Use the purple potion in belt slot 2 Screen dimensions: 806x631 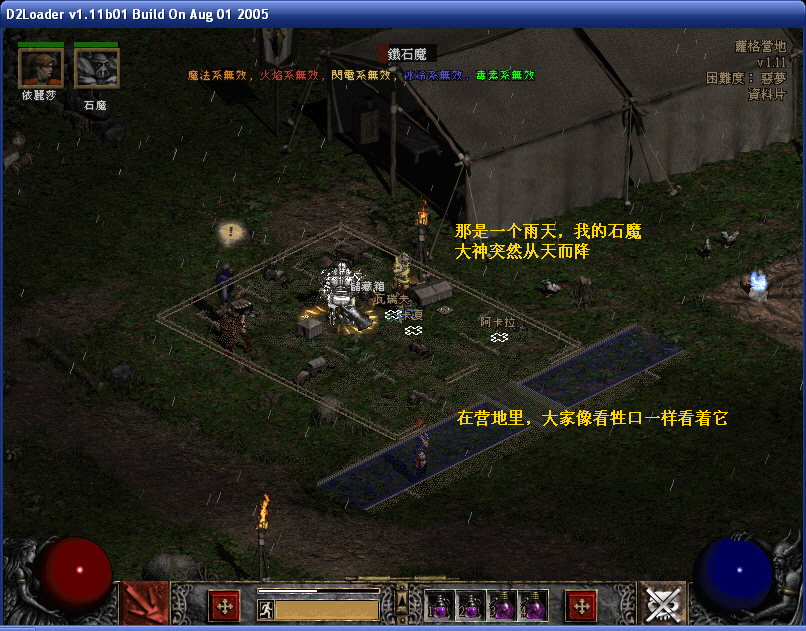(470, 605)
